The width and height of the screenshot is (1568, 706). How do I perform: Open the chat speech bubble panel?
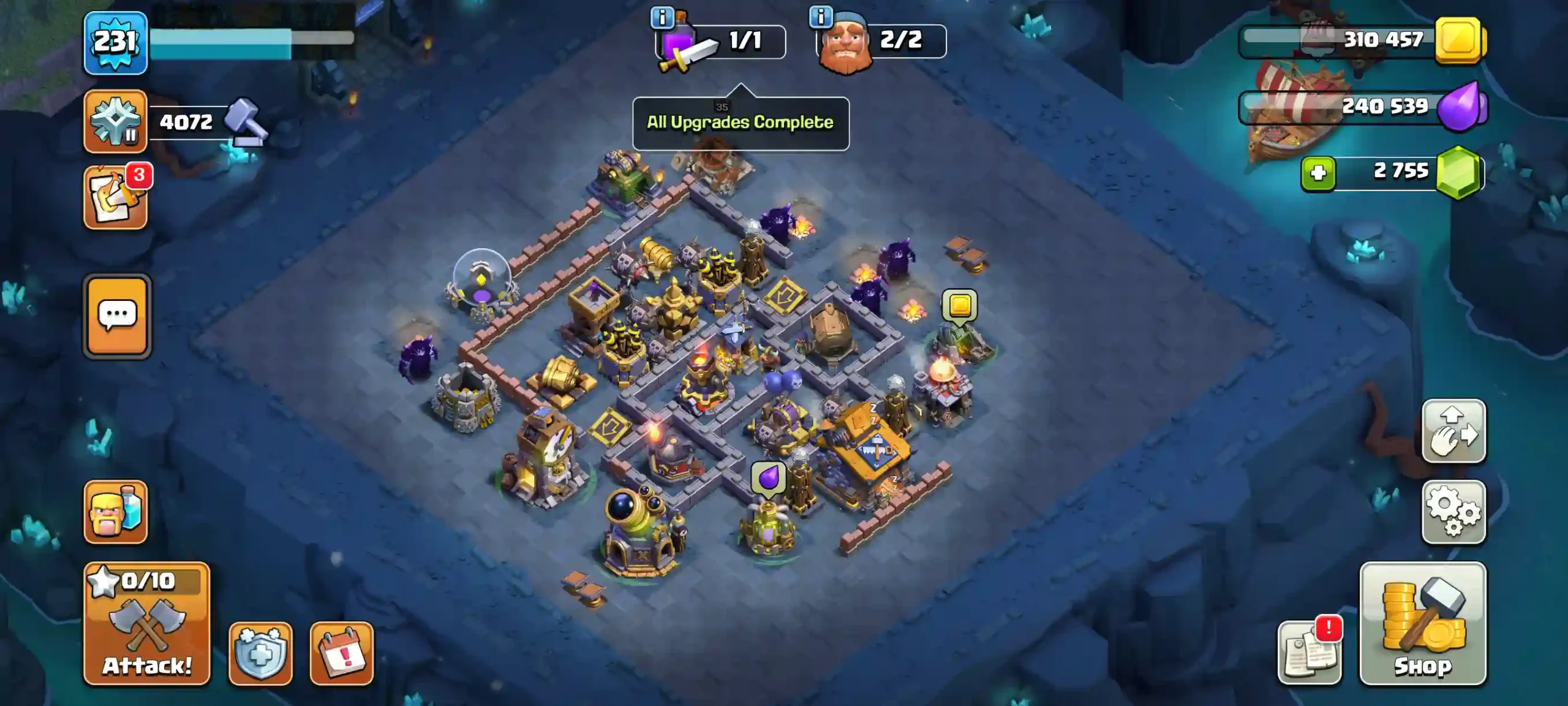pyautogui.click(x=117, y=316)
